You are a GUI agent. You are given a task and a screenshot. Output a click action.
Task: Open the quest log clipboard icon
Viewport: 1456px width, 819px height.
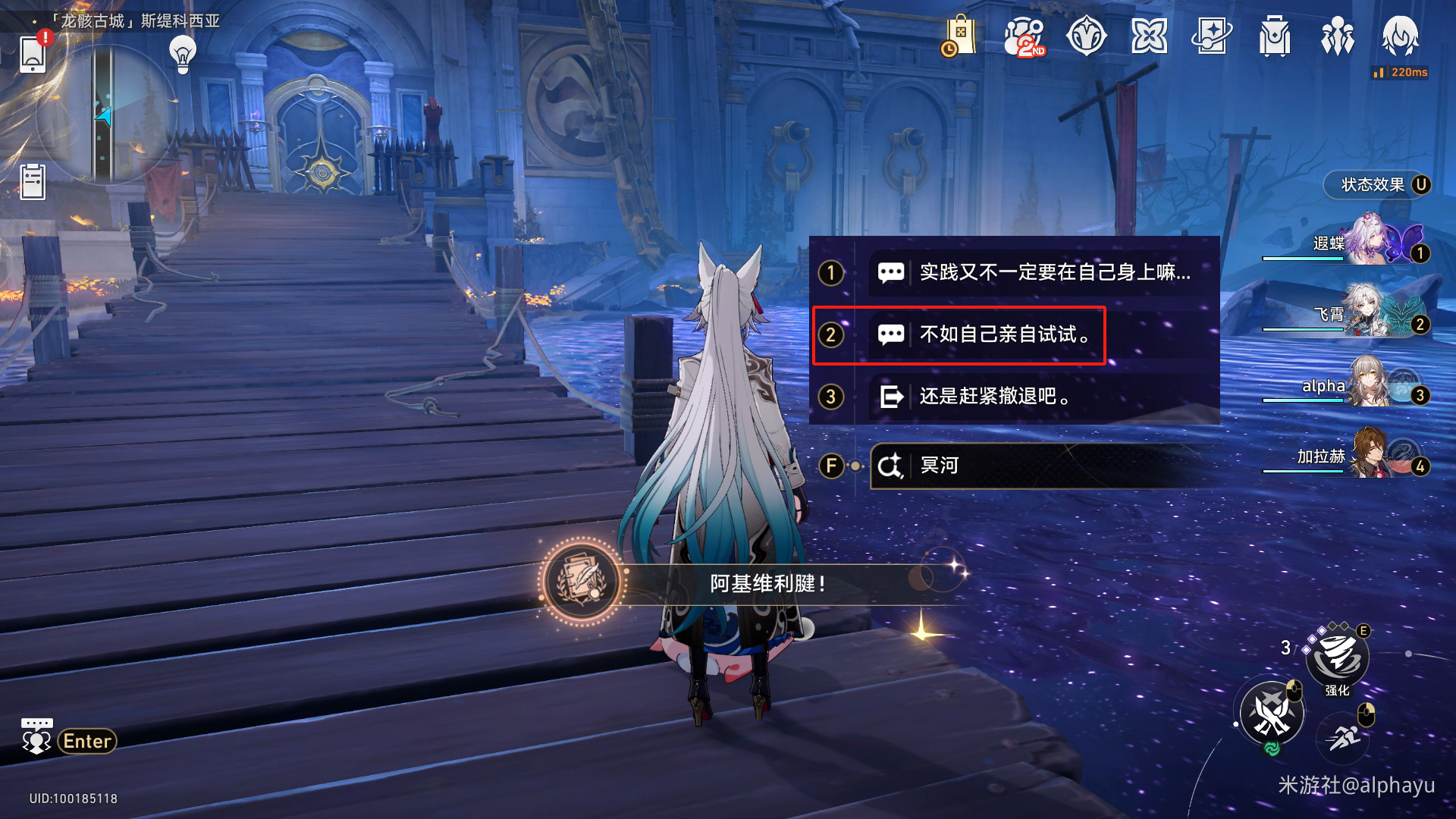pyautogui.click(x=33, y=182)
